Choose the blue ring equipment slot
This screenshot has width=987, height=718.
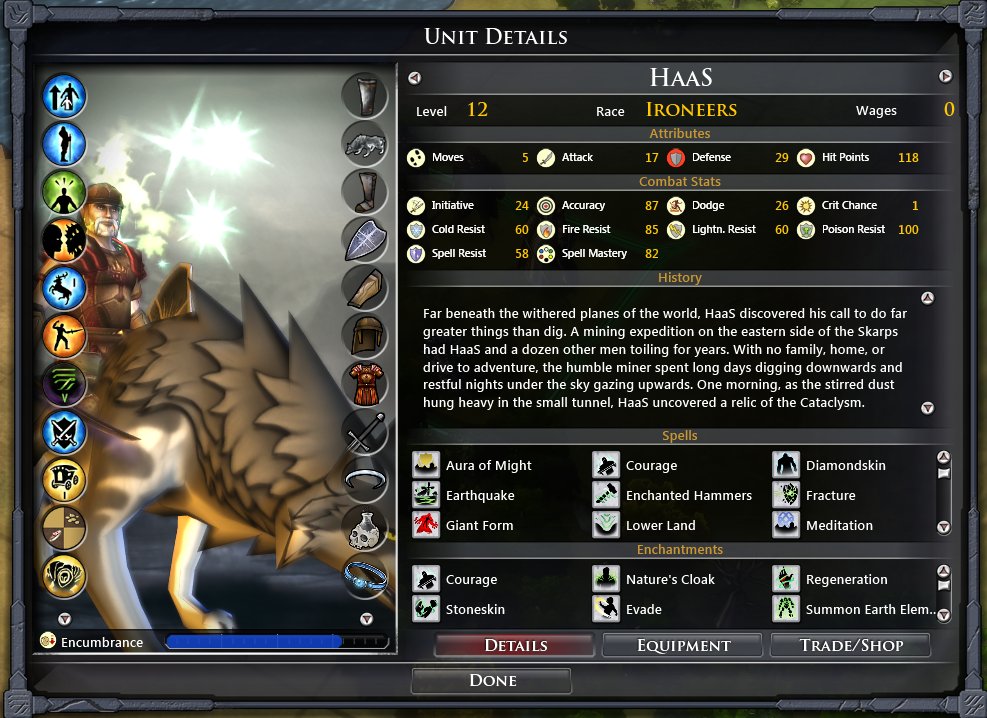coord(365,576)
